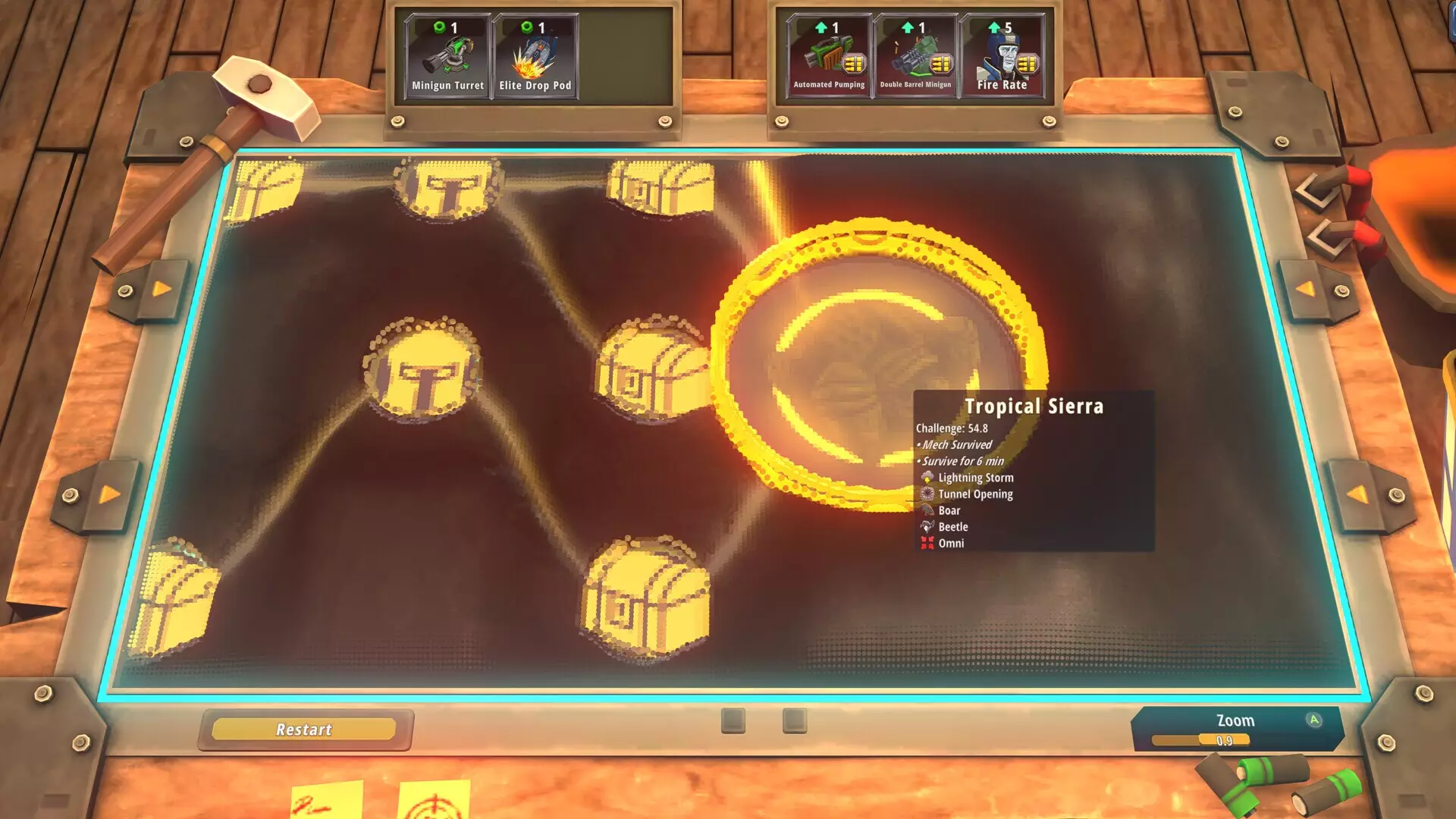Click the Boar enemy icon
This screenshot has height=819, width=1456.
pyautogui.click(x=927, y=510)
